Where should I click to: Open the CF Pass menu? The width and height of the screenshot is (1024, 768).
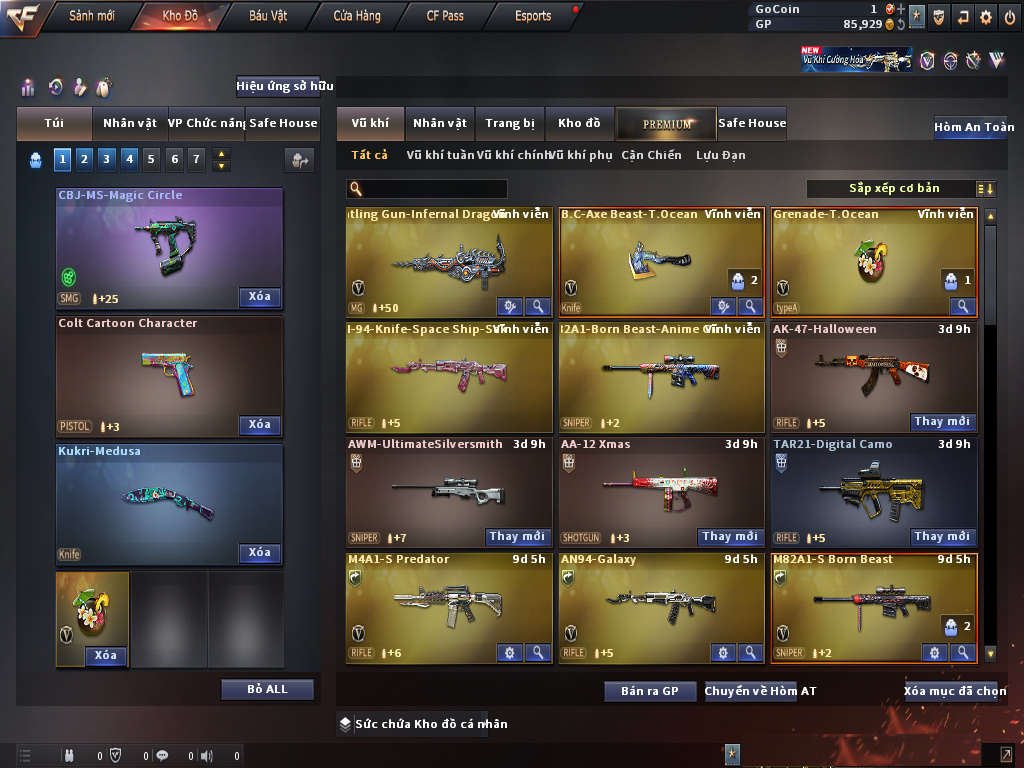pyautogui.click(x=445, y=16)
